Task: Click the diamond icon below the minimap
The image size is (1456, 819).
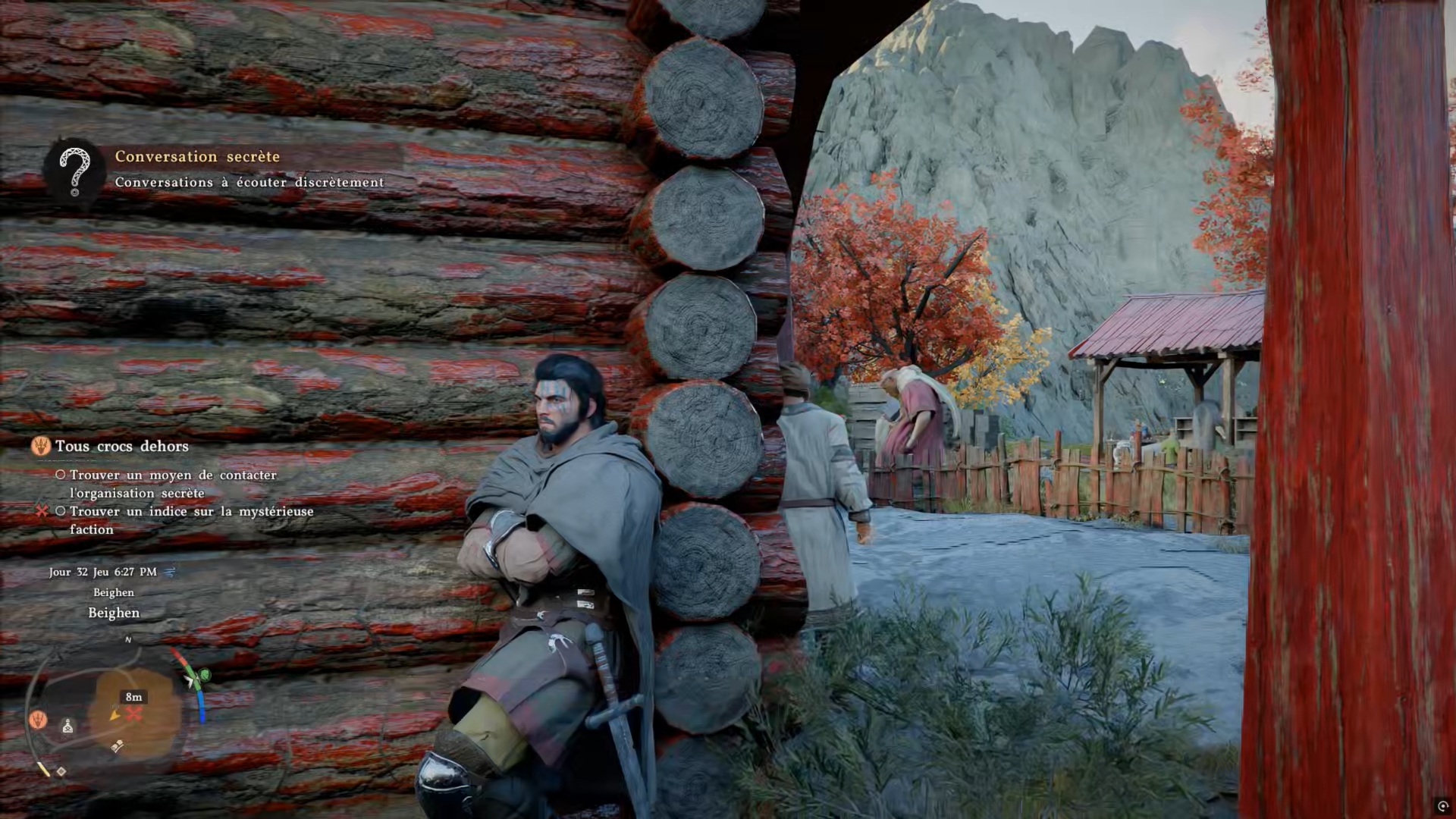Action: click(x=61, y=771)
